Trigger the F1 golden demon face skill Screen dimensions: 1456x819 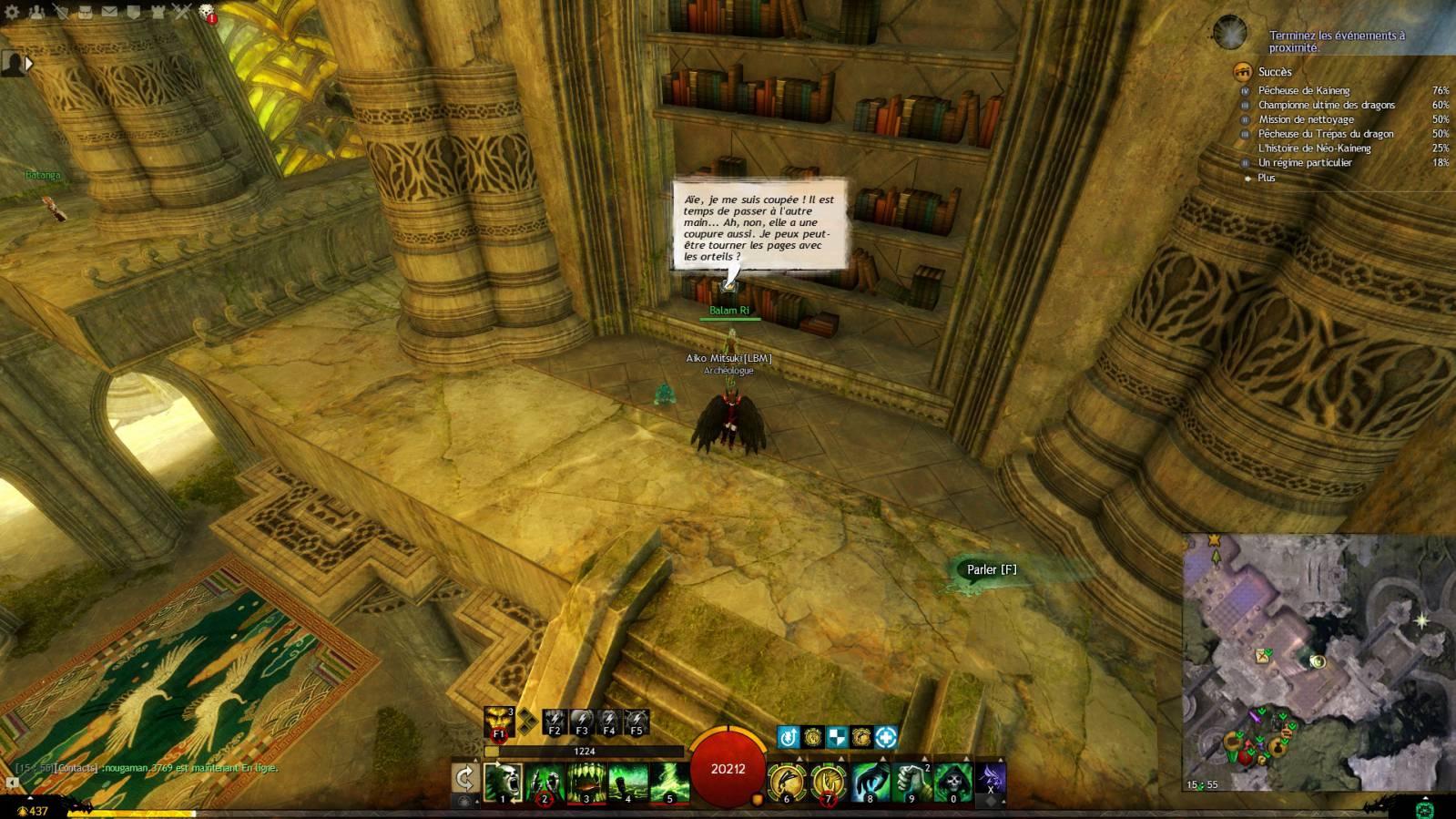tap(499, 722)
